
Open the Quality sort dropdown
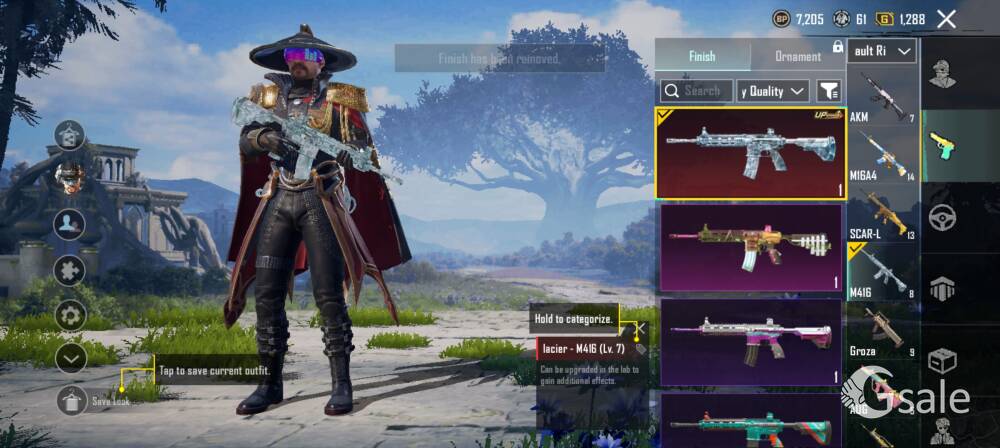coord(773,91)
